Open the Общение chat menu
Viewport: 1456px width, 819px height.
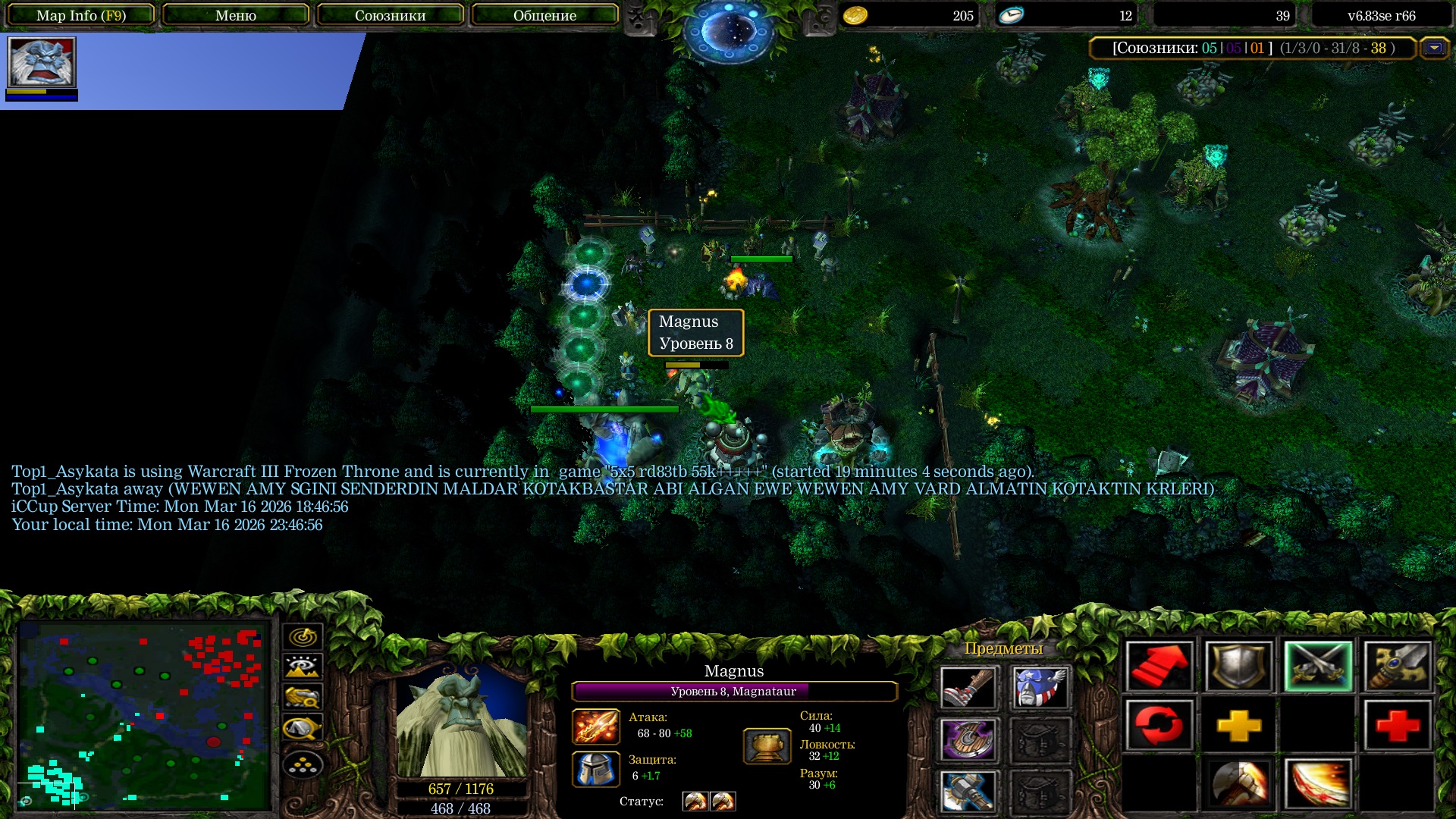[544, 15]
